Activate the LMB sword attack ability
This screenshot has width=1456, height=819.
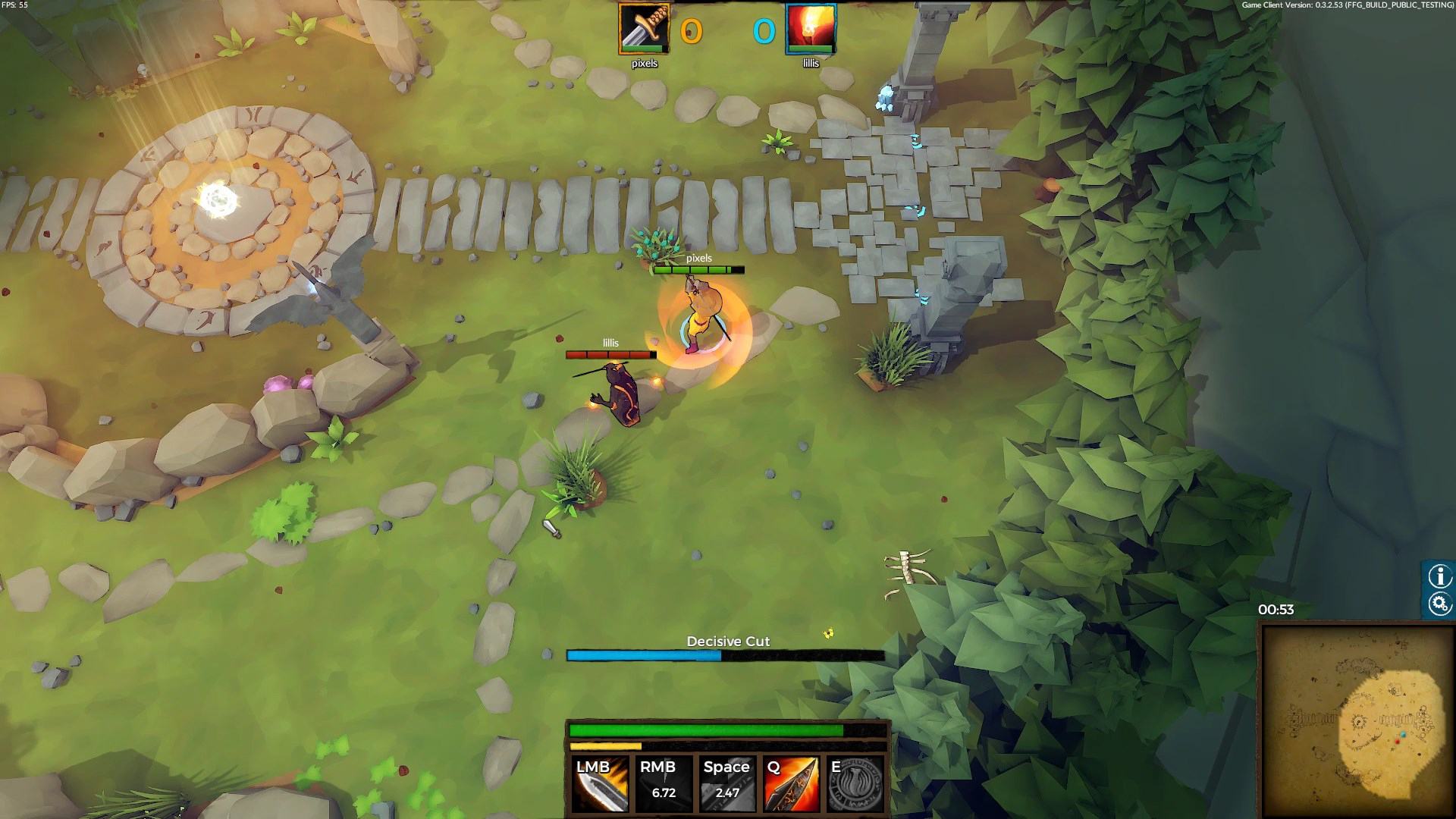tap(600, 784)
